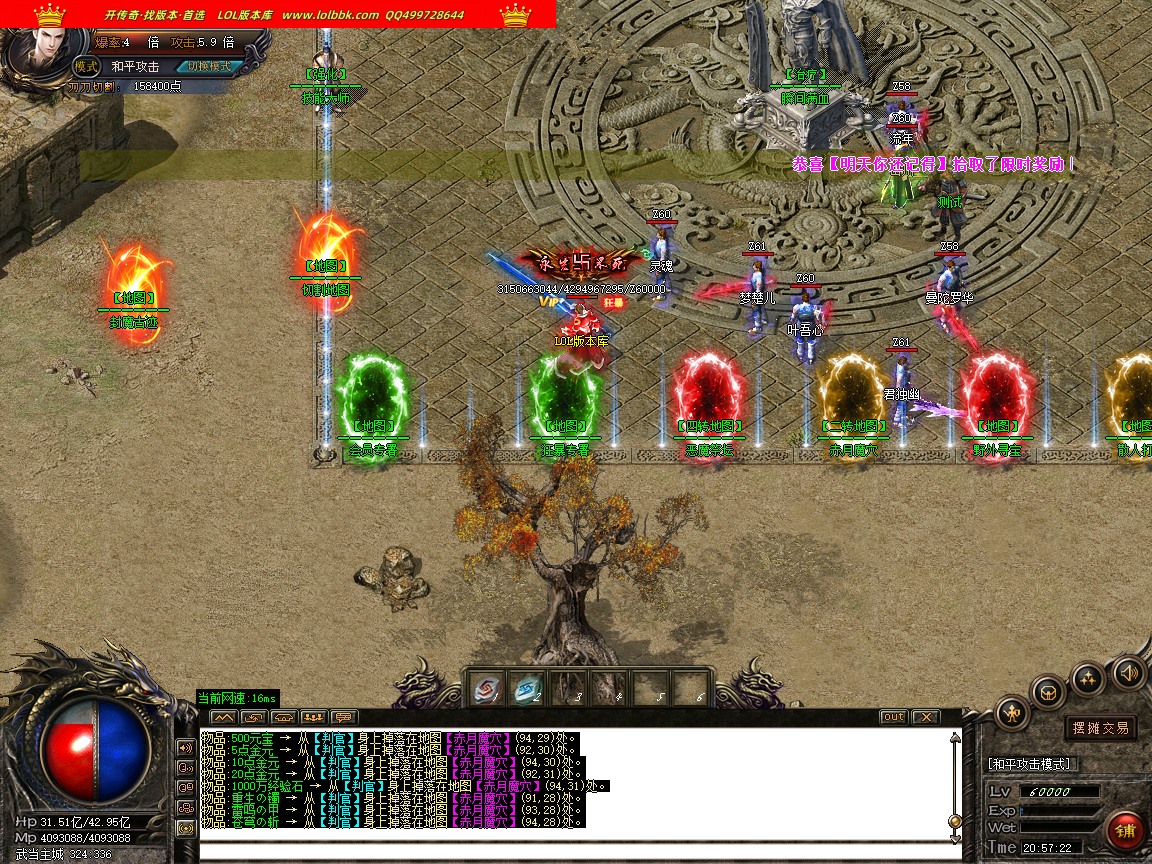Screen dimensions: 1152x864
Task: Open the character figure round button
Action: 1013,713
